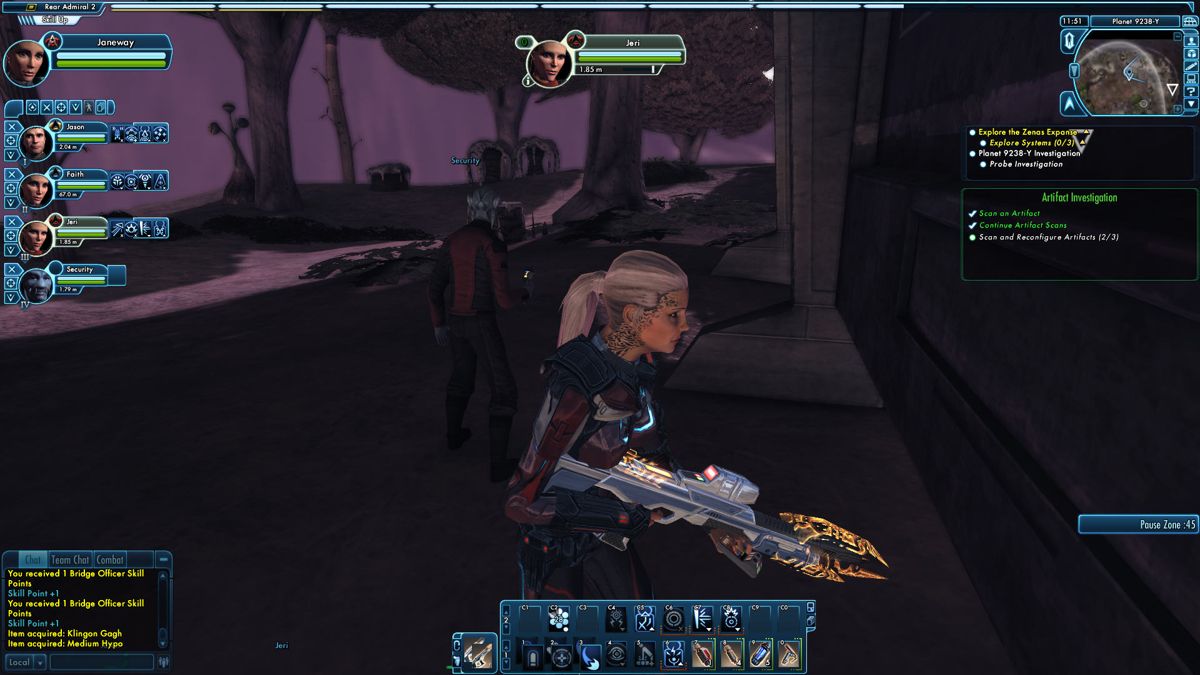Select the Security officer's portrait
This screenshot has width=1200, height=675.
point(37,284)
